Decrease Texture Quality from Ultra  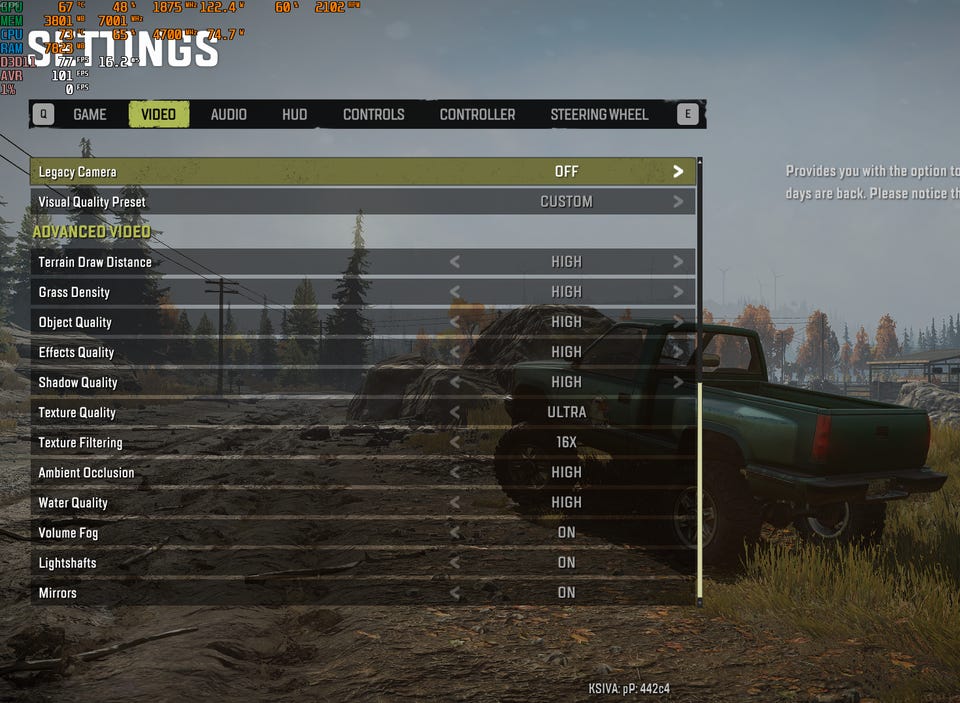[x=455, y=412]
